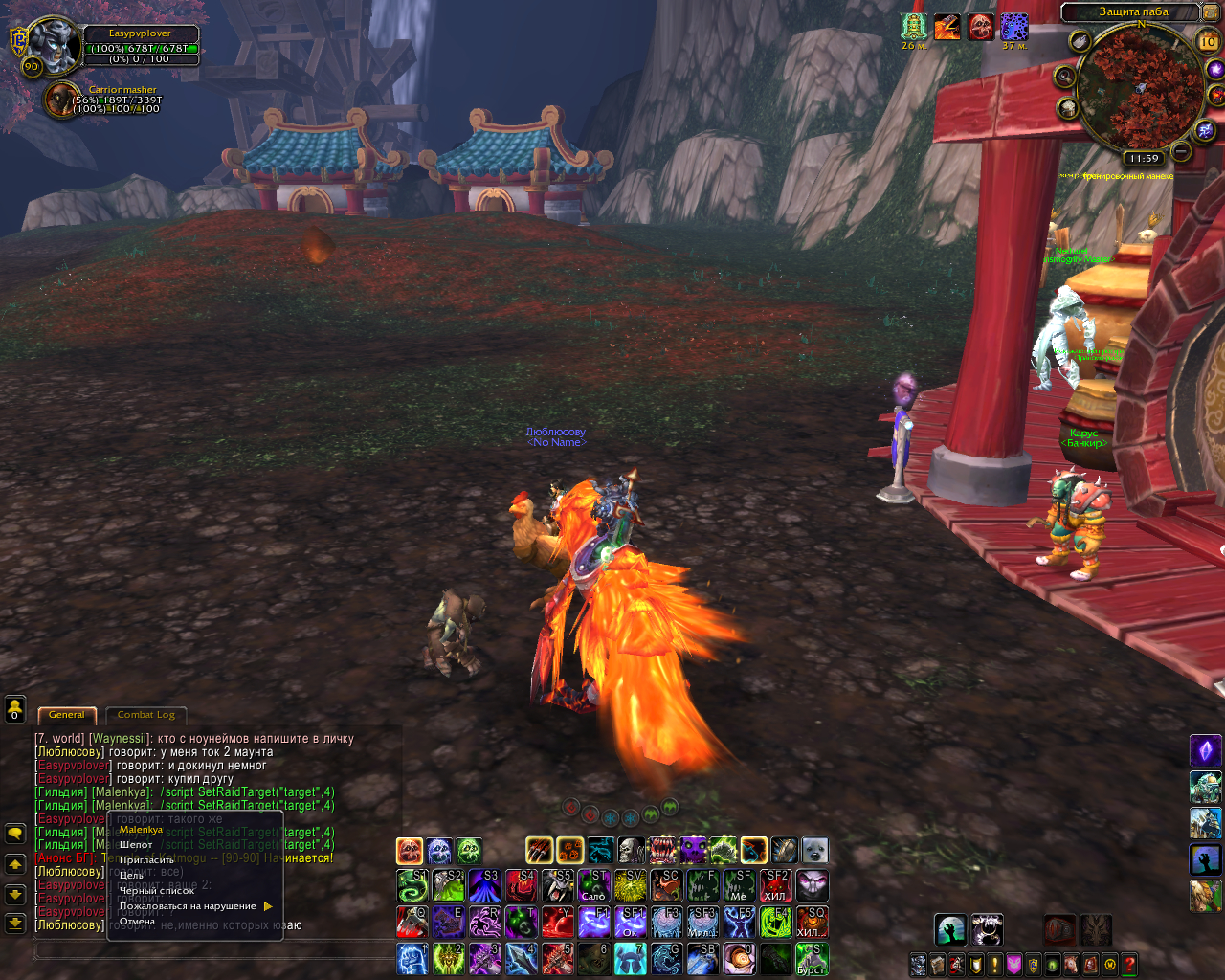Switch to the Combat Log tab
The height and width of the screenshot is (980, 1225).
tap(146, 715)
